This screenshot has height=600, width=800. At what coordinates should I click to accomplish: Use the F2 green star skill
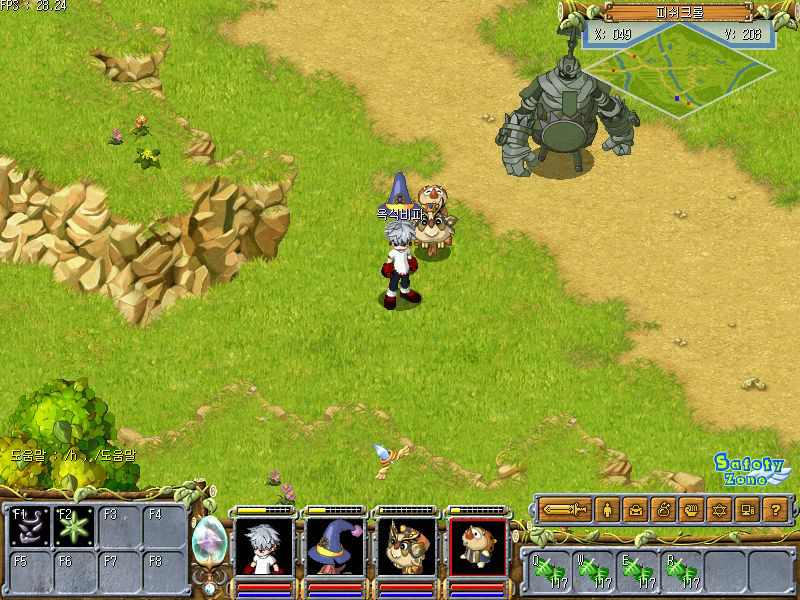74,525
